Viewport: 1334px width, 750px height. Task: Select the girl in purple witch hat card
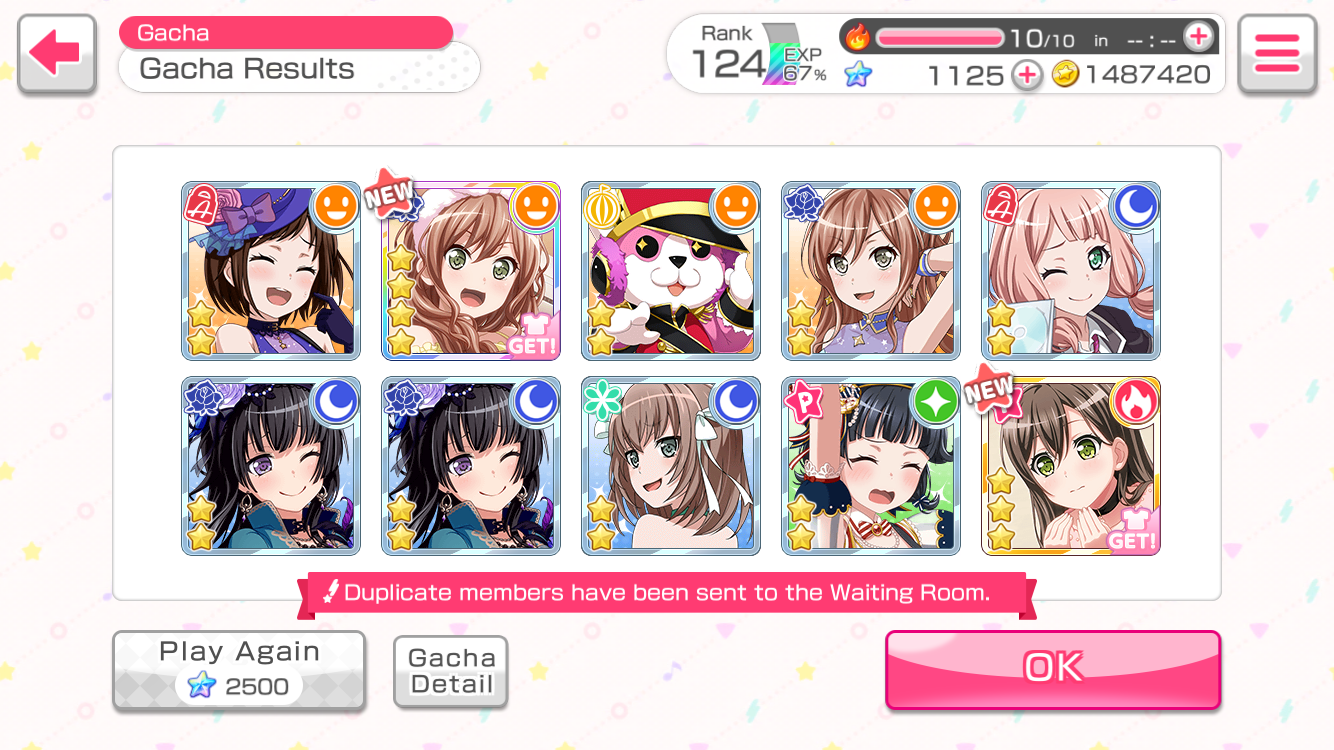271,271
